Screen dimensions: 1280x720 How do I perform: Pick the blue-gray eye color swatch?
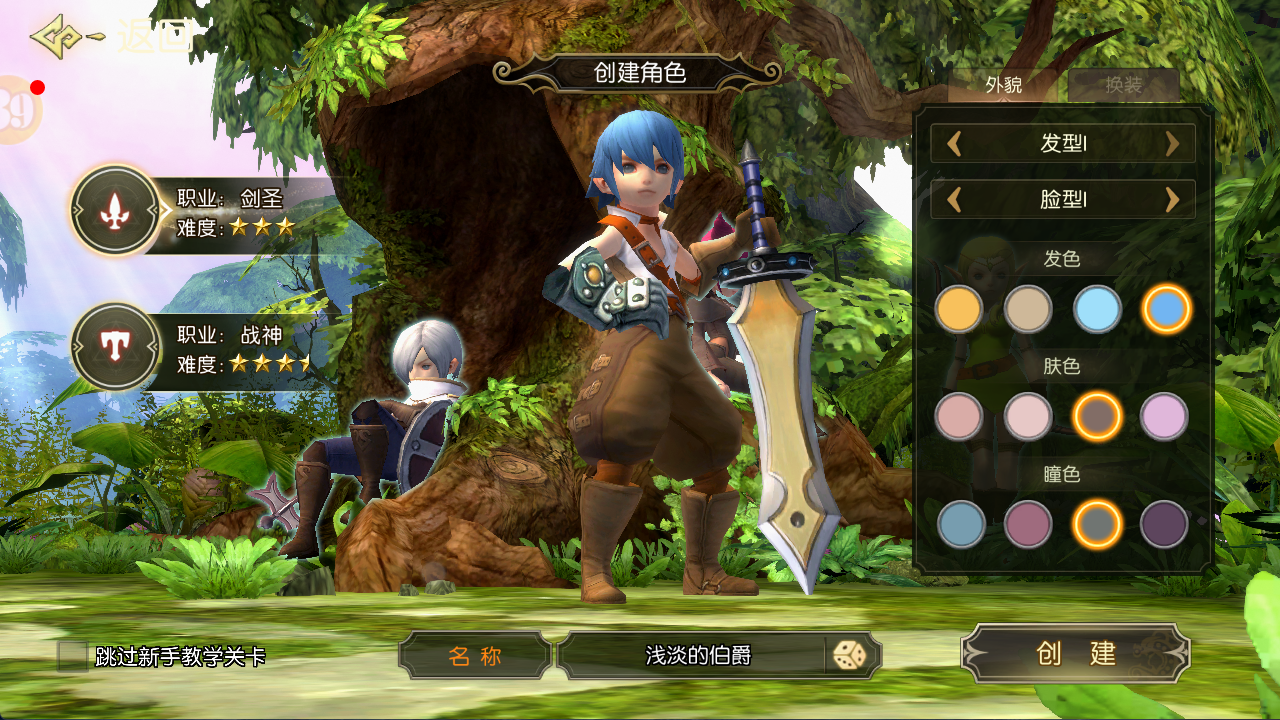click(x=961, y=524)
